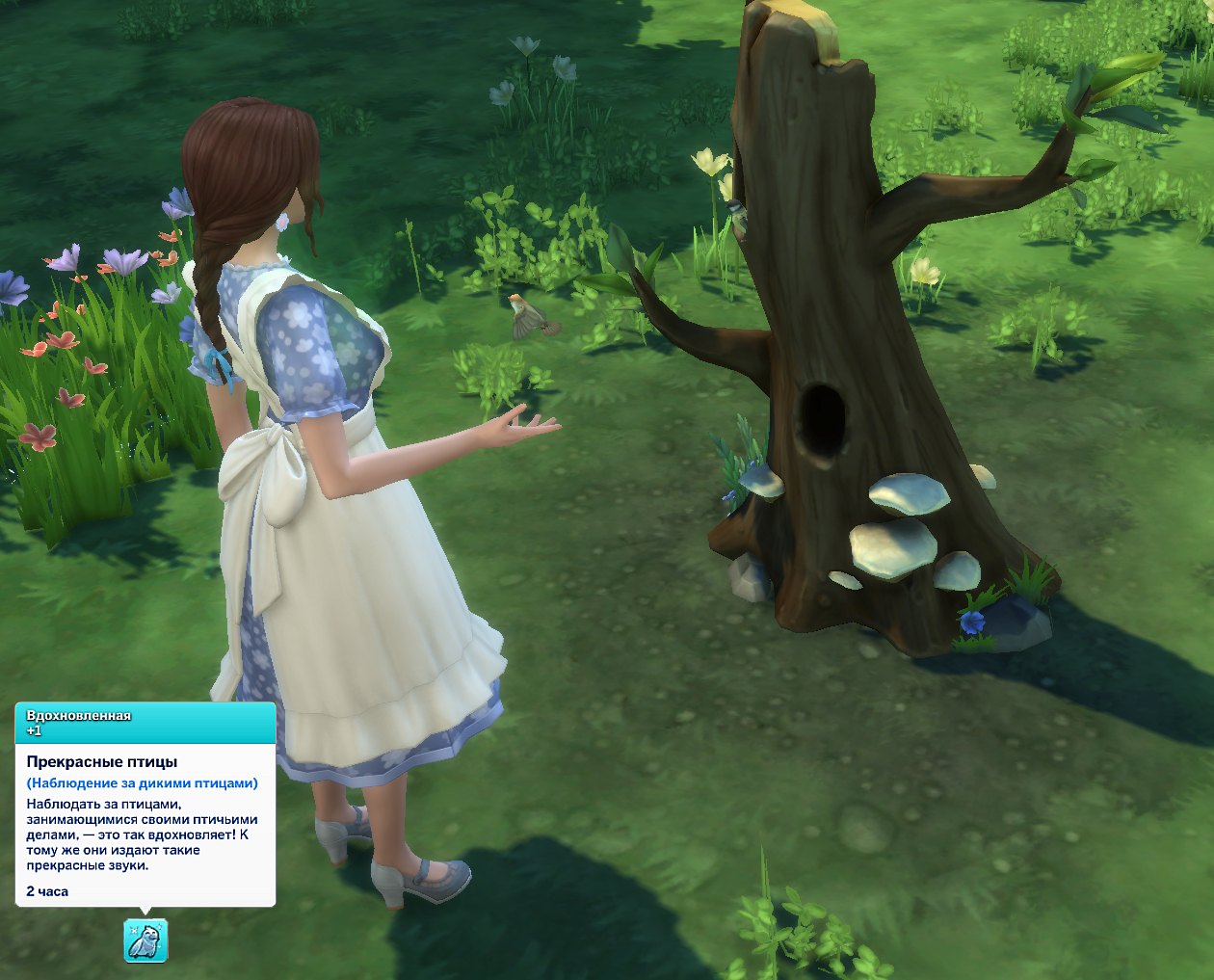Click the bird moodlet icon
Viewport: 1214px width, 980px height.
[x=145, y=940]
